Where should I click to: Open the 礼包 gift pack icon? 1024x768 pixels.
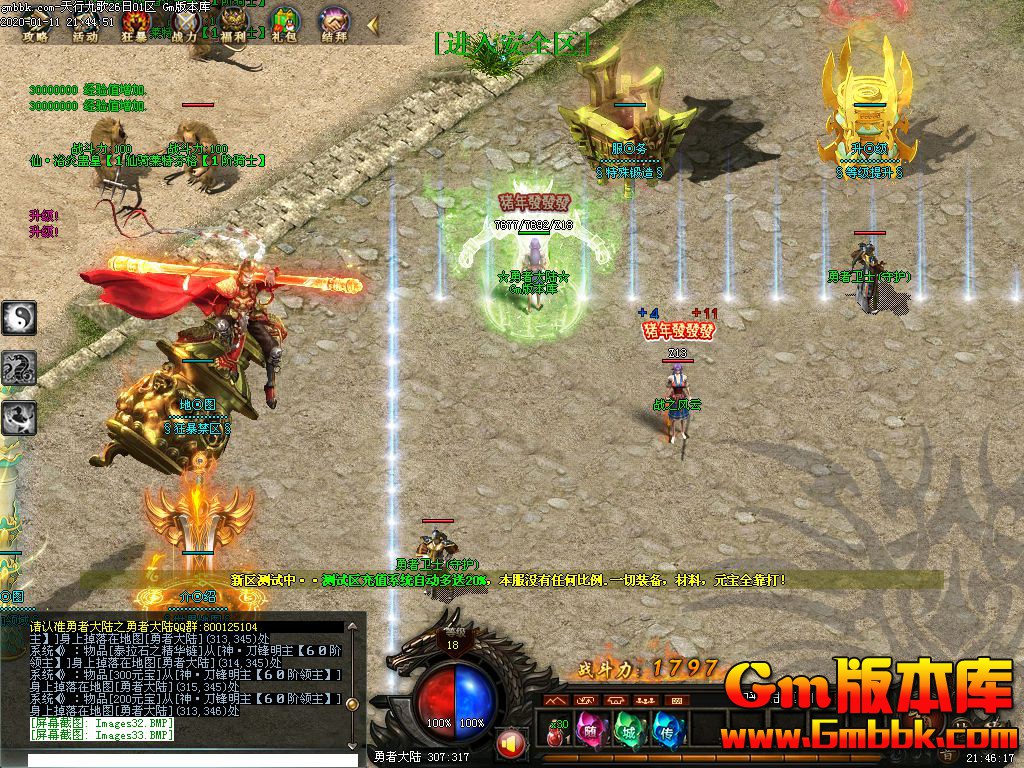[x=285, y=24]
